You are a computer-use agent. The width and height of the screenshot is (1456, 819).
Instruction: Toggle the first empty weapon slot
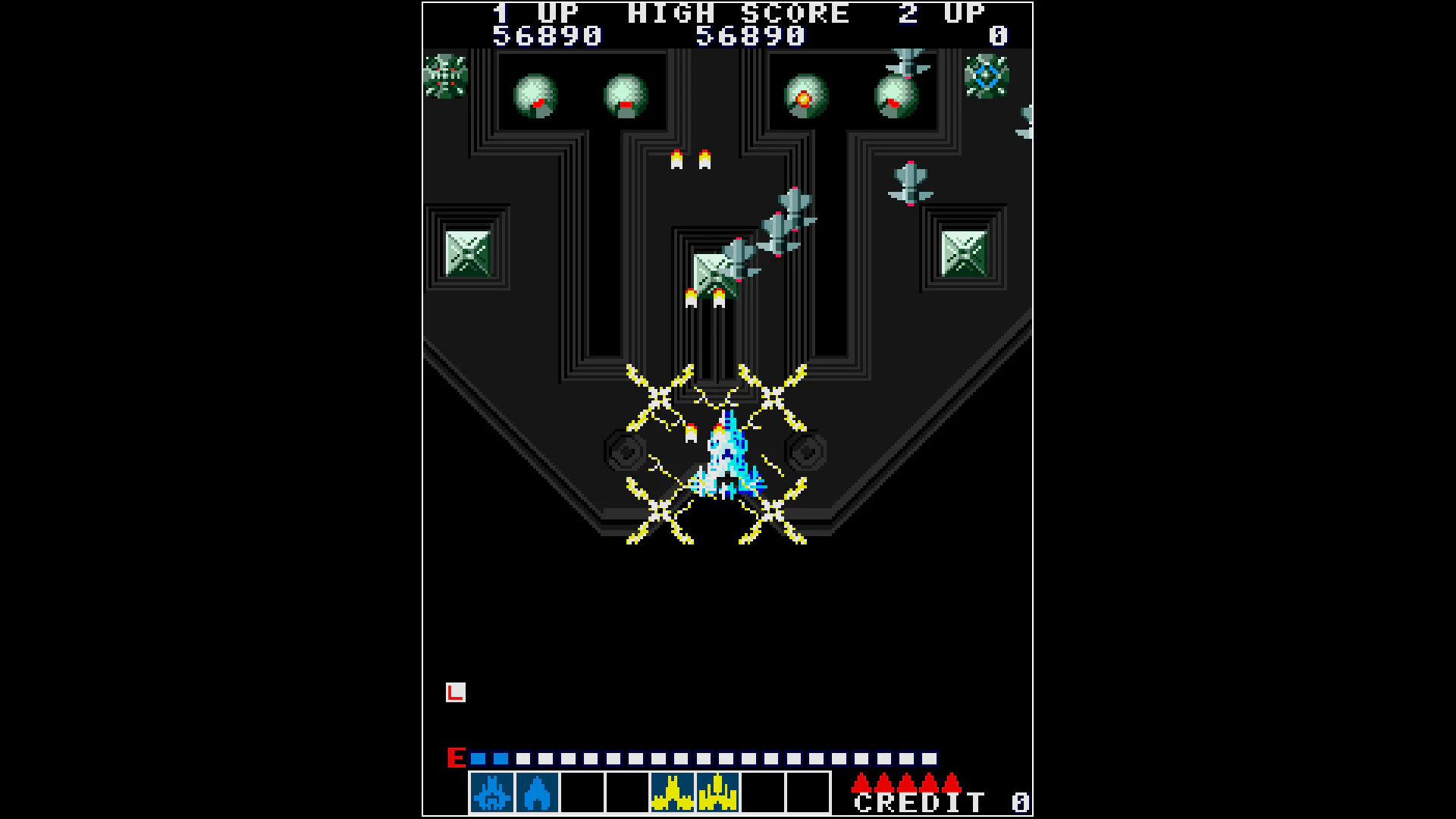click(582, 794)
